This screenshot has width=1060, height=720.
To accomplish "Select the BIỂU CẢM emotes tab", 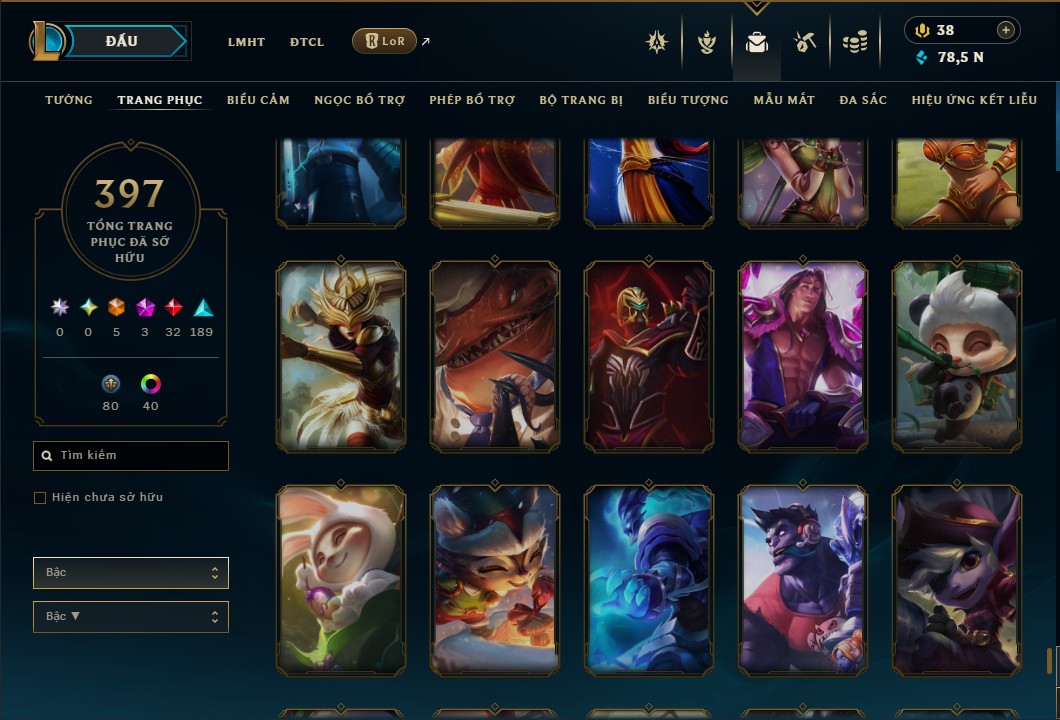I will pyautogui.click(x=258, y=100).
